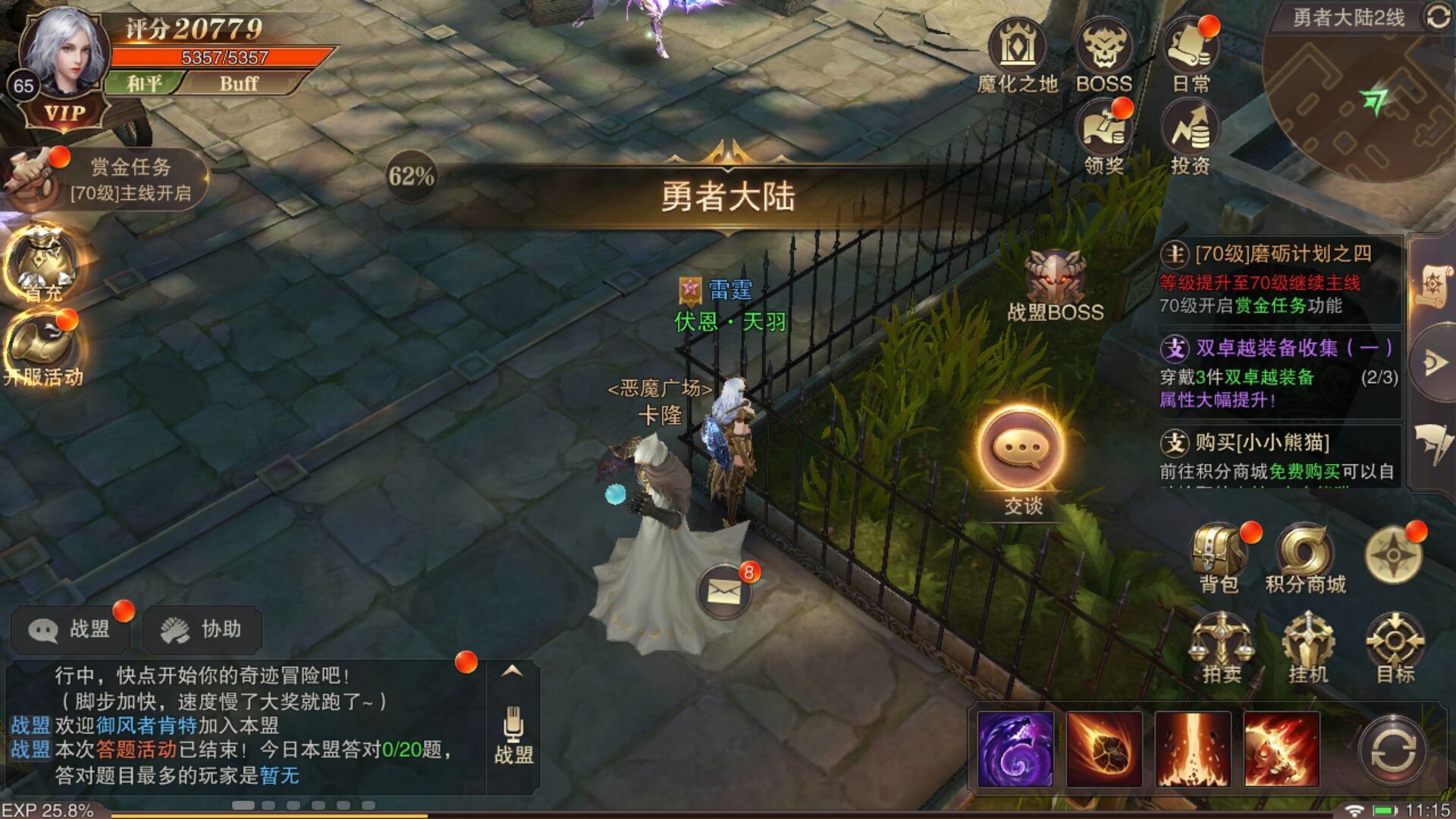Open the mail envelope with 8 notifications
1456x819 pixels.
(x=724, y=591)
